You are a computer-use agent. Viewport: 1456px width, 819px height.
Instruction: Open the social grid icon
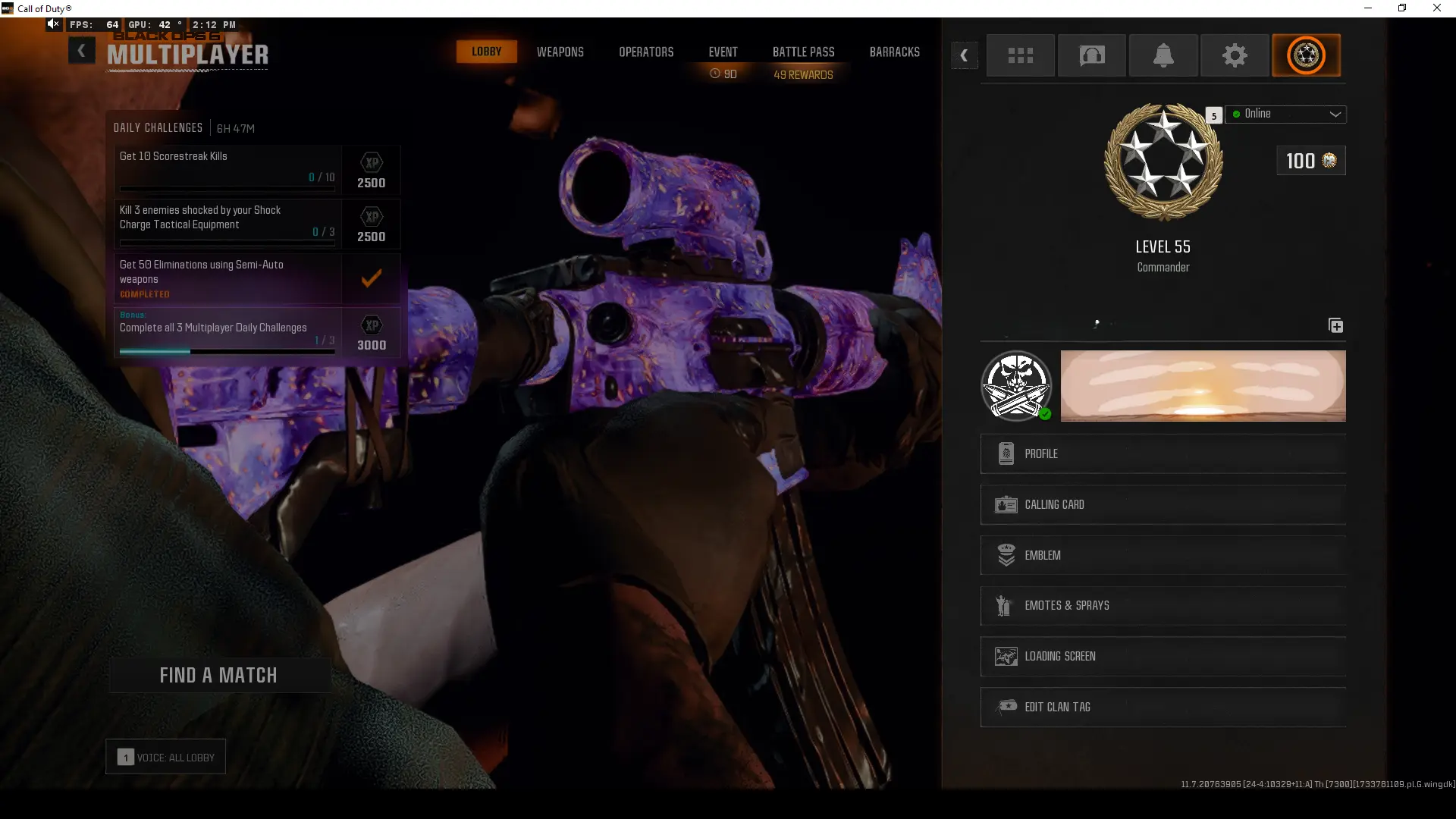(1021, 55)
